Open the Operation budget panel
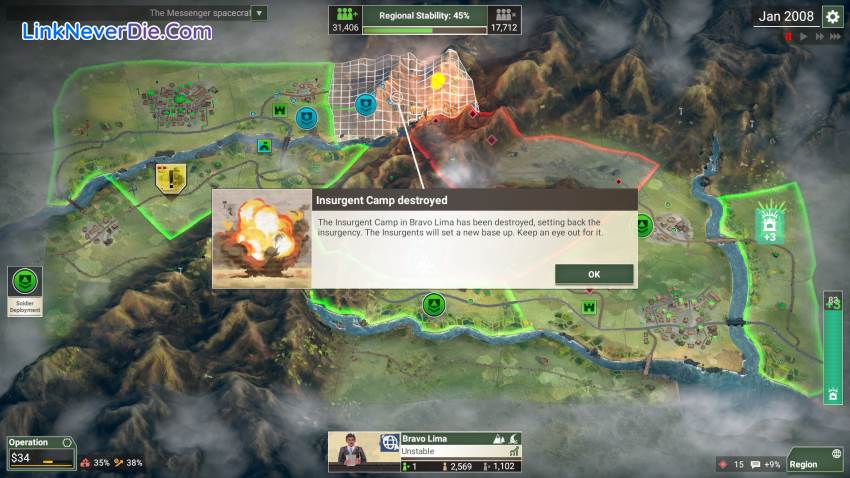The height and width of the screenshot is (478, 850). pyautogui.click(x=40, y=452)
